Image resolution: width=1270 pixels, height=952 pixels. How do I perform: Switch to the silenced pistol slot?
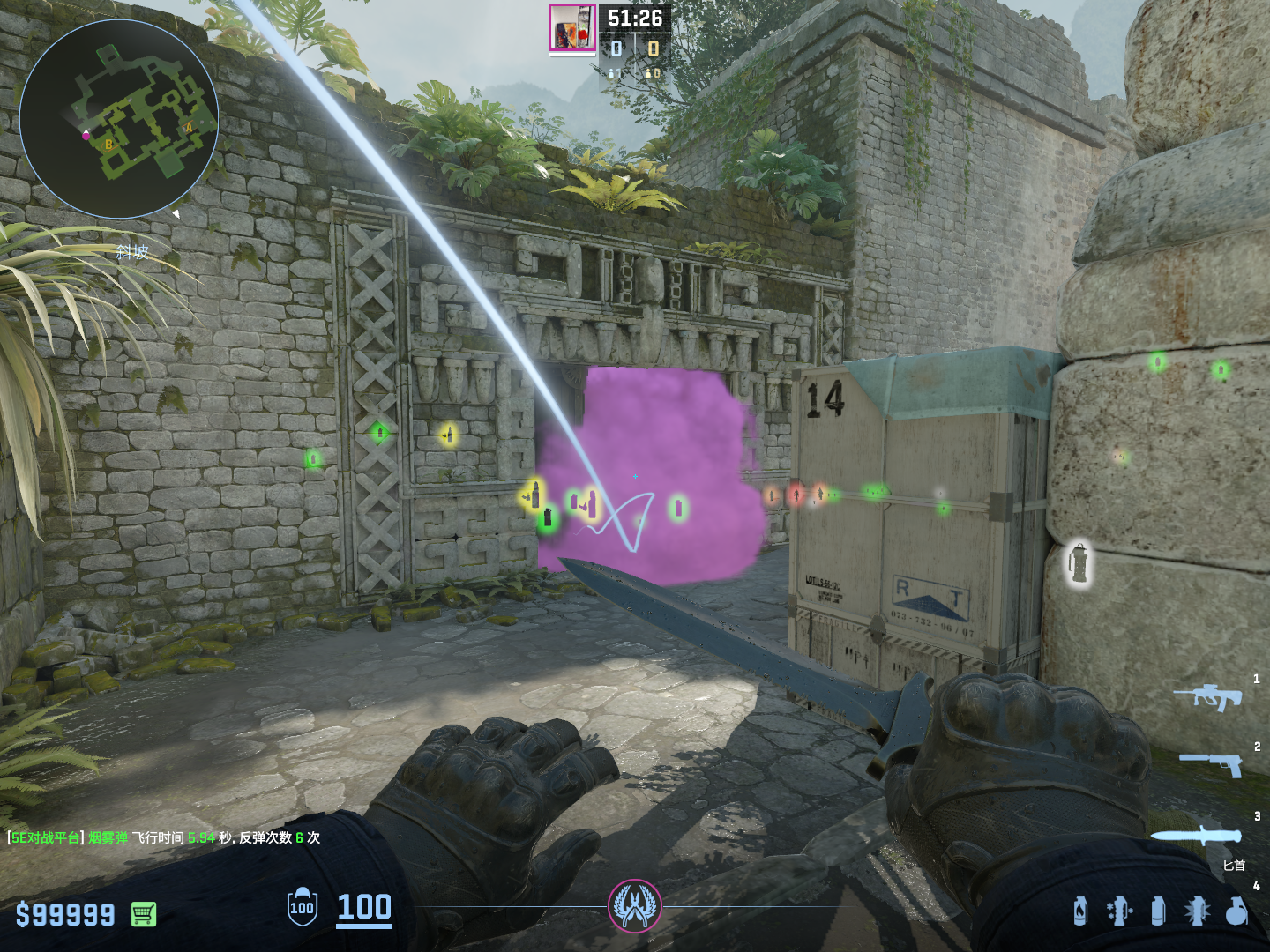coord(1211,763)
